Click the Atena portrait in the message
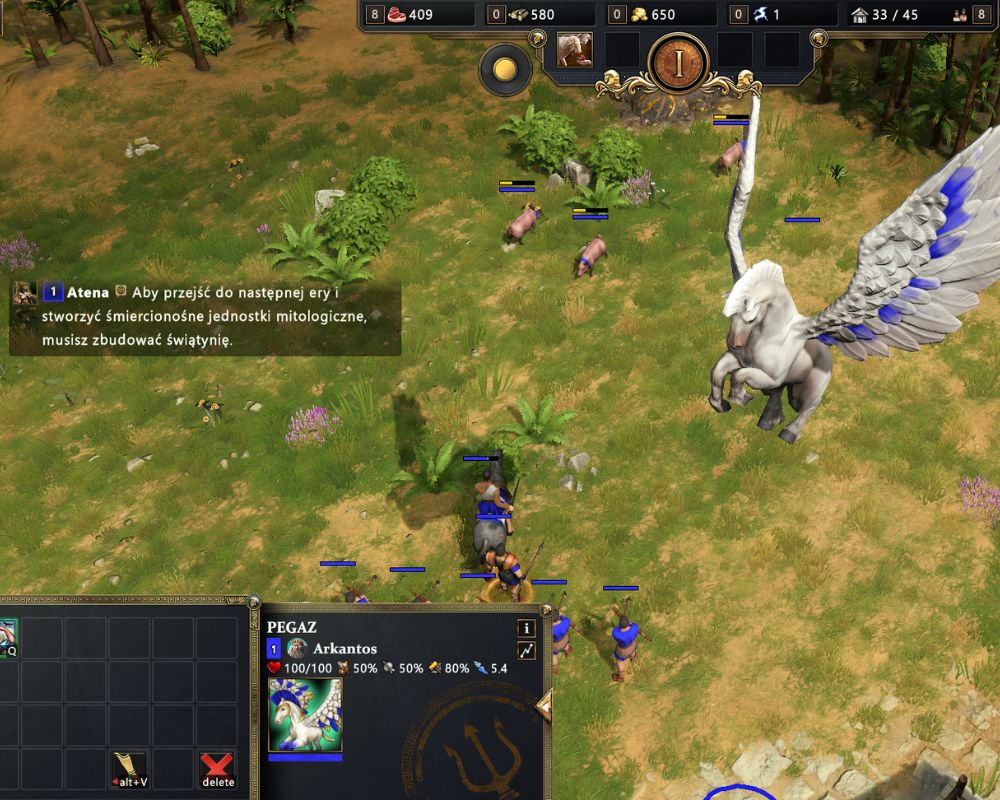 click(25, 293)
